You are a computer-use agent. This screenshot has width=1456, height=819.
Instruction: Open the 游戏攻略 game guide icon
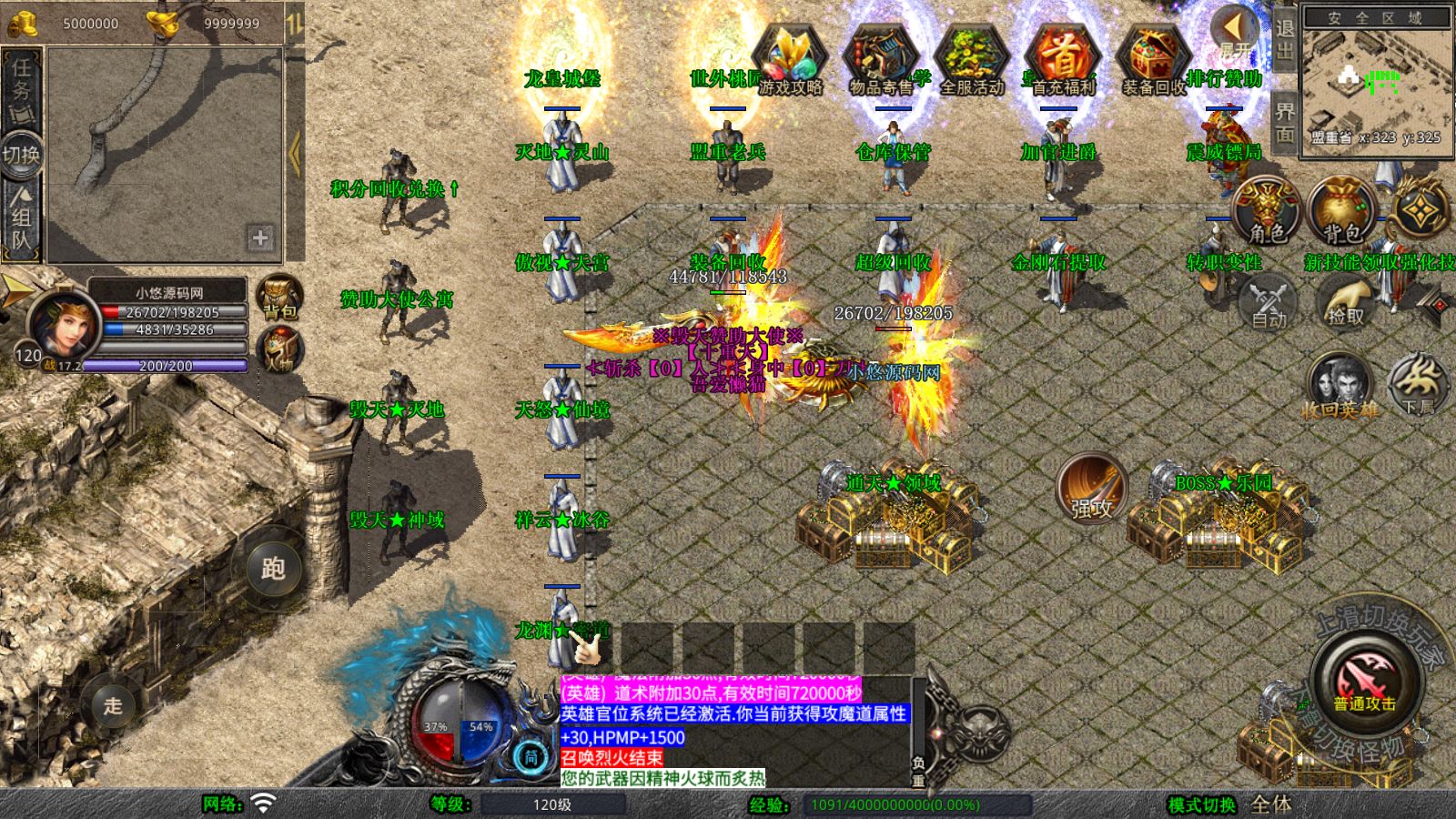(790, 60)
